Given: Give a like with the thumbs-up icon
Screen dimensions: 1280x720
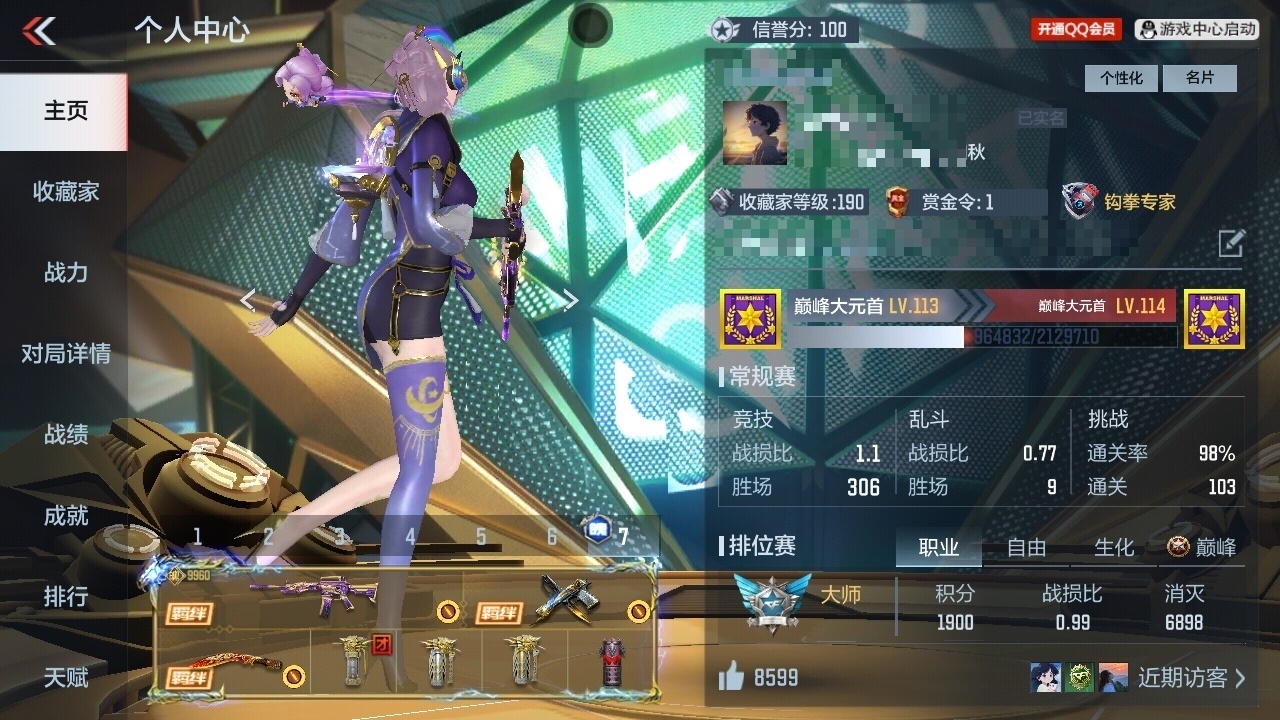Looking at the screenshot, I should [x=732, y=678].
